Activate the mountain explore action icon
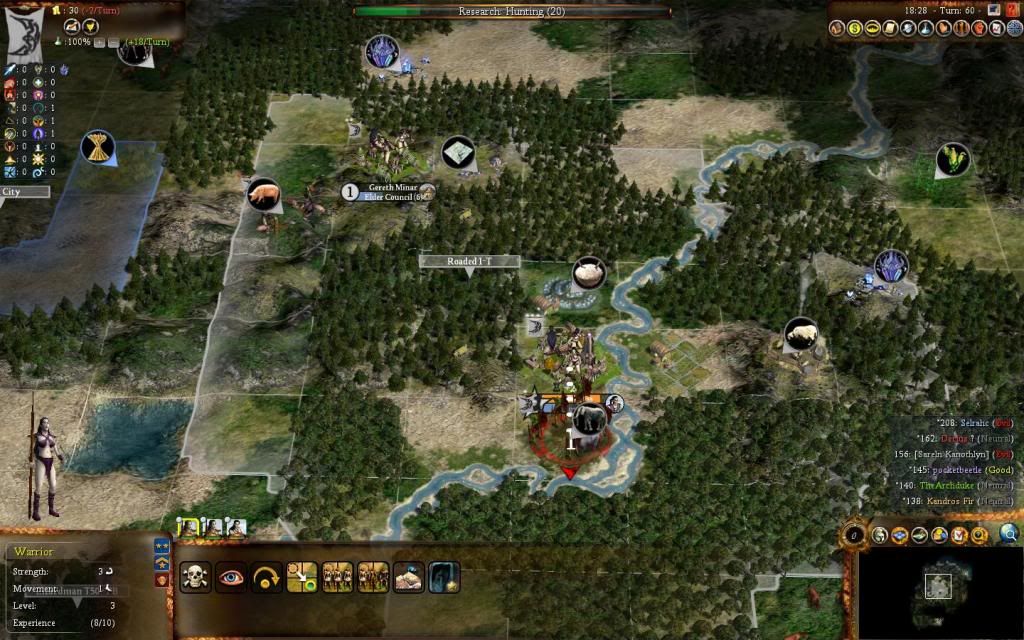The height and width of the screenshot is (640, 1024). coord(408,577)
